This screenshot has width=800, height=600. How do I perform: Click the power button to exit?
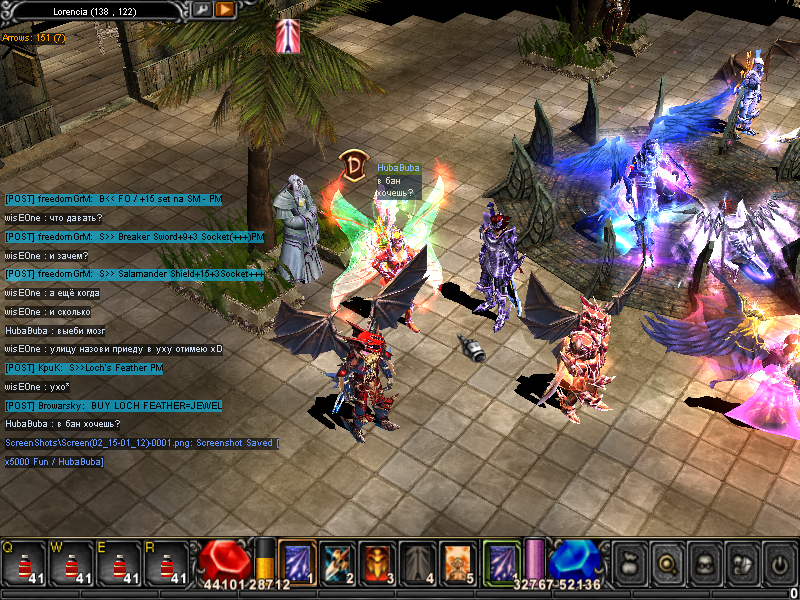[779, 563]
